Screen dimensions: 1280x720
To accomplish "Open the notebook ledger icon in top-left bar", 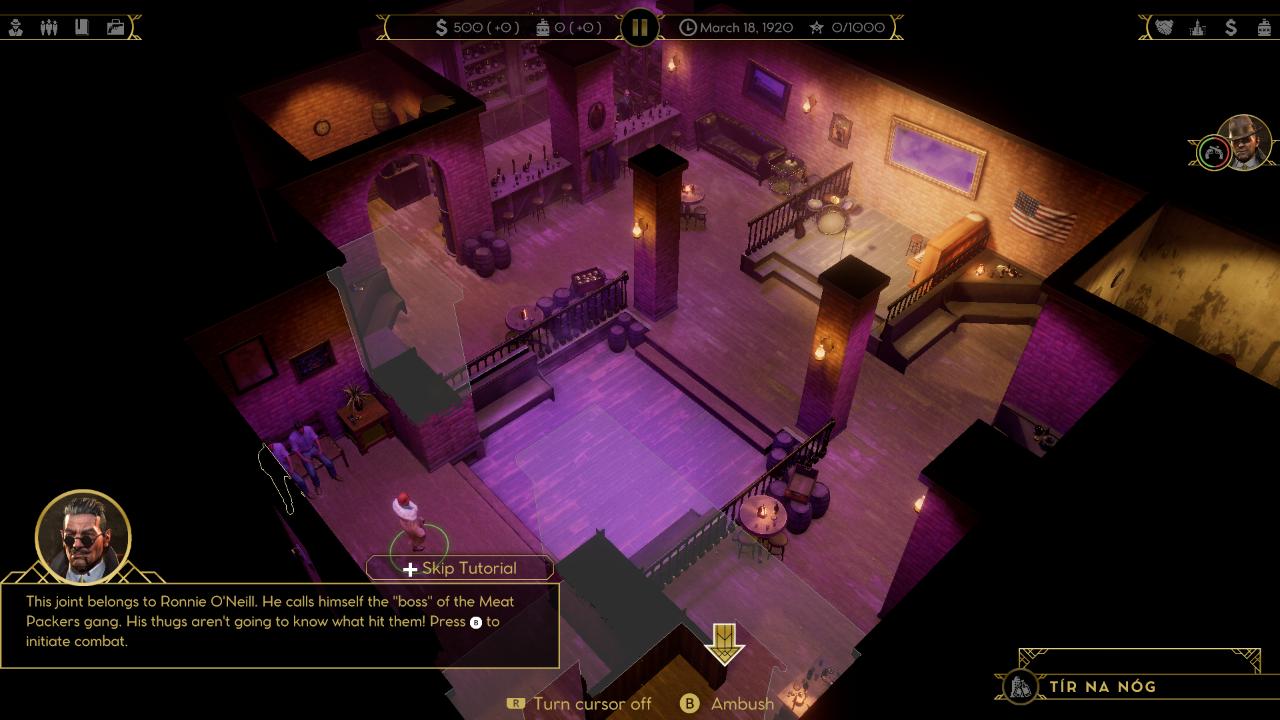I will 82,27.
